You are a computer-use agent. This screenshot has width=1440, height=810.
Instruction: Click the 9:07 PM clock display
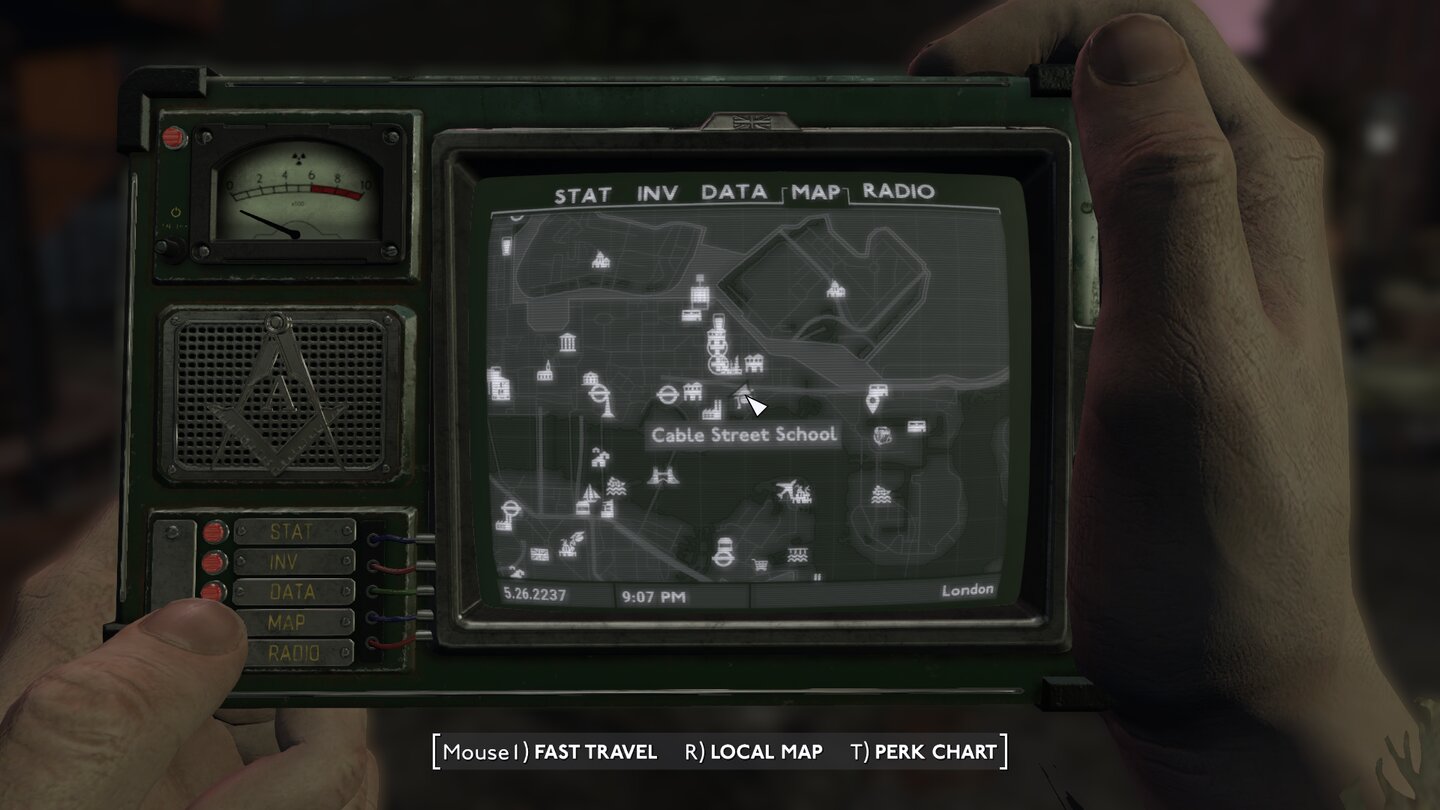[x=653, y=594]
